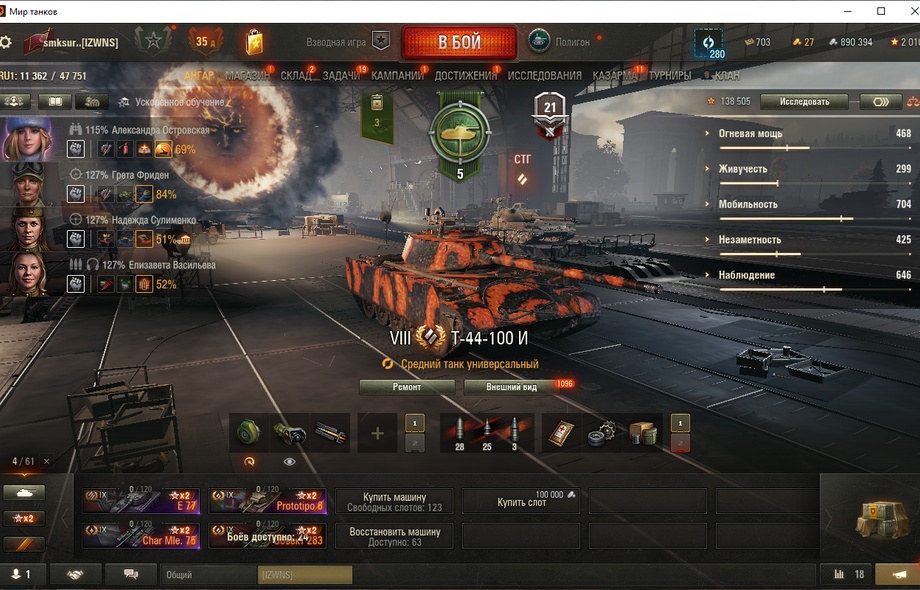Open Внешний вид customization
Screen dimensions: 920x590
point(511,387)
